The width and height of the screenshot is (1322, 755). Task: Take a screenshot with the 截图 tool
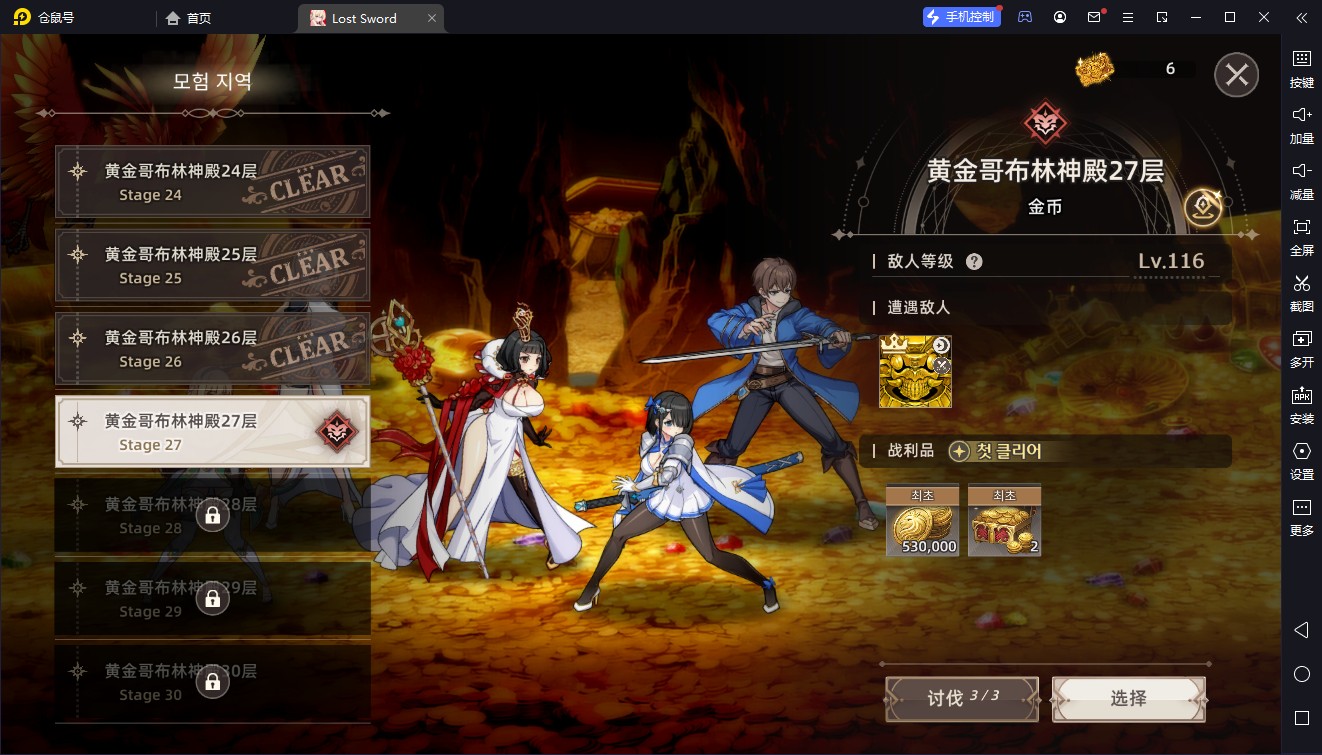[x=1301, y=291]
